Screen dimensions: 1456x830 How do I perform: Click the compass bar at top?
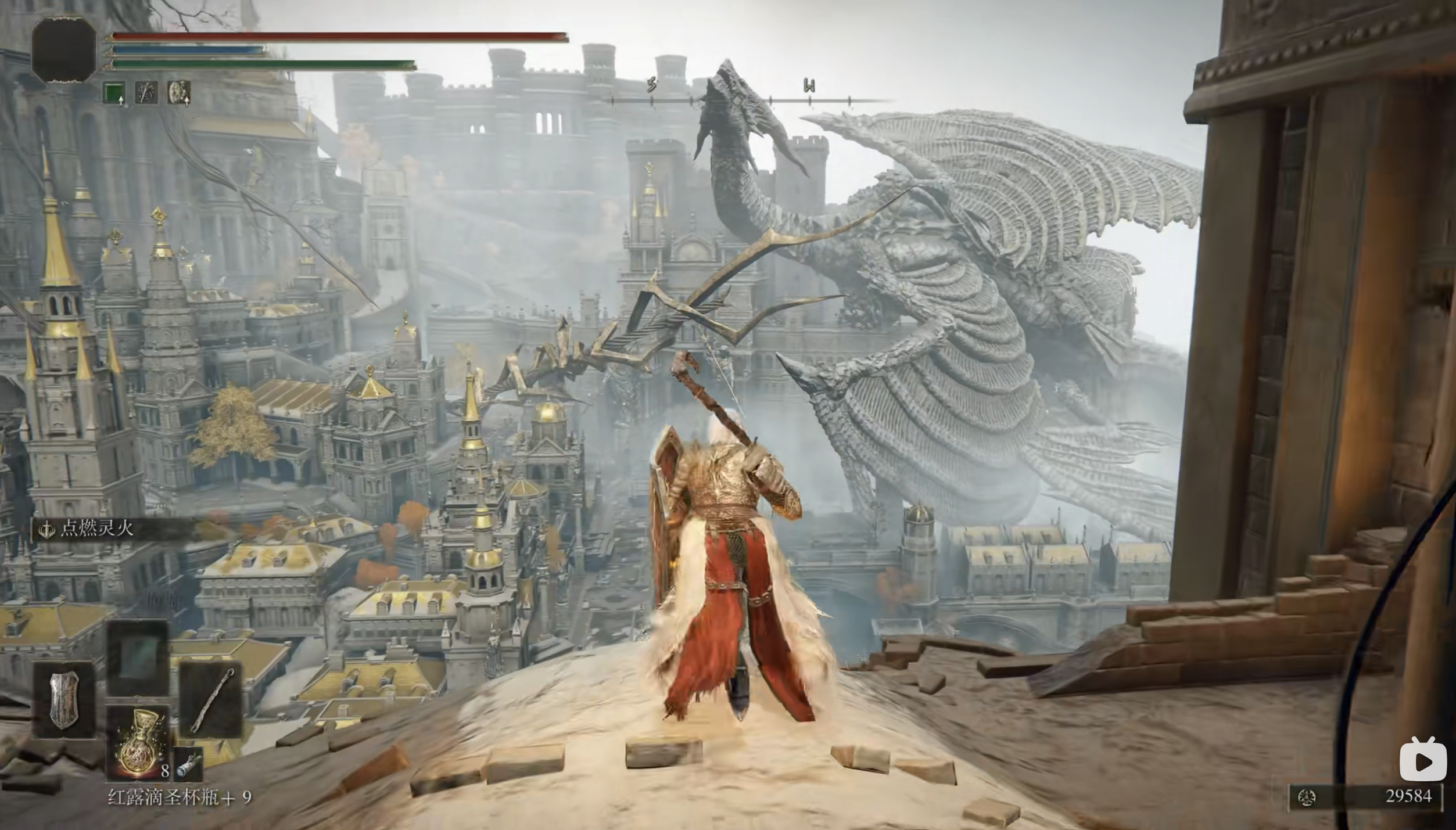click(749, 100)
